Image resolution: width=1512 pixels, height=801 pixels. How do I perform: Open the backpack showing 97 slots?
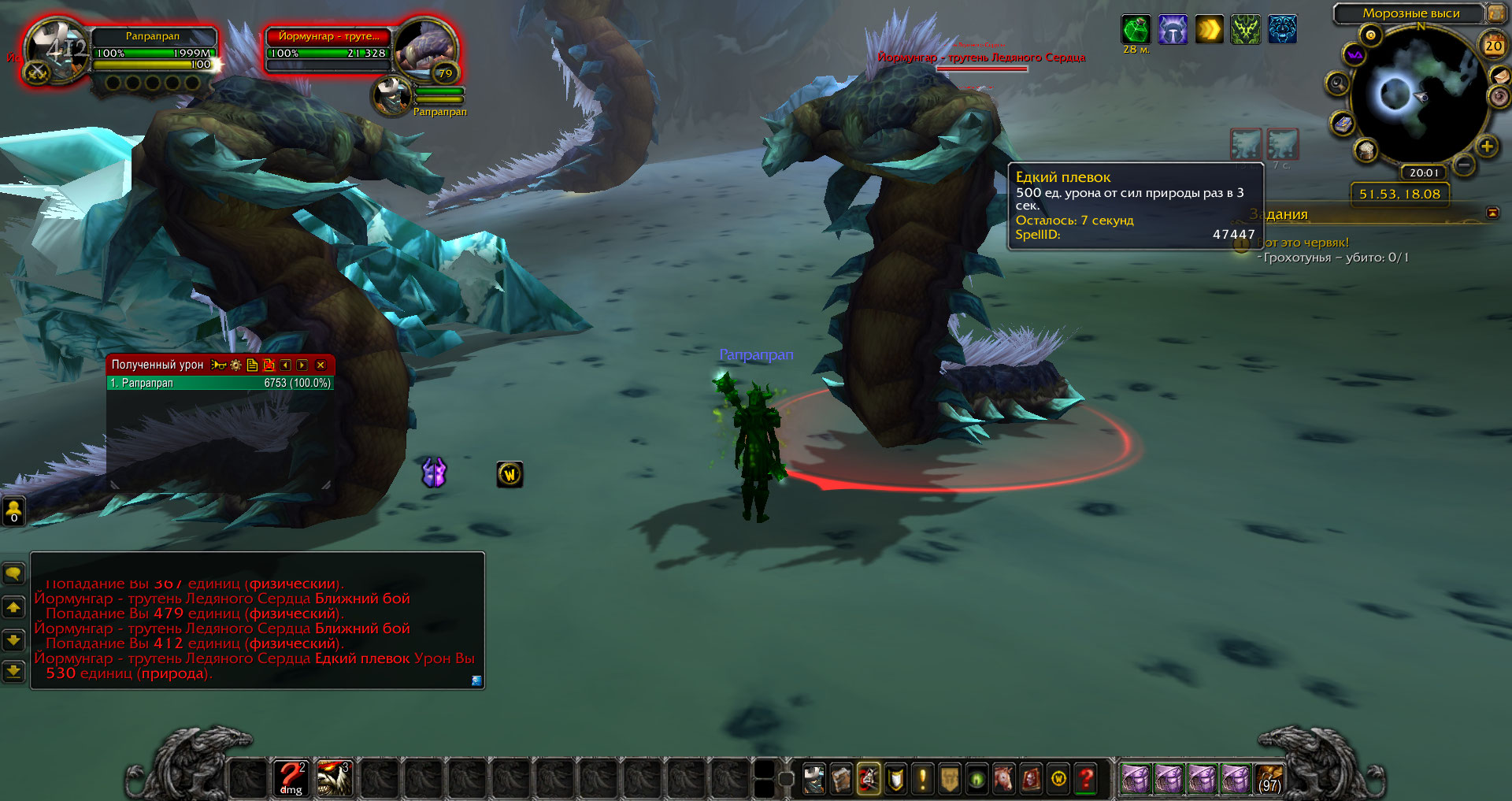[1269, 778]
